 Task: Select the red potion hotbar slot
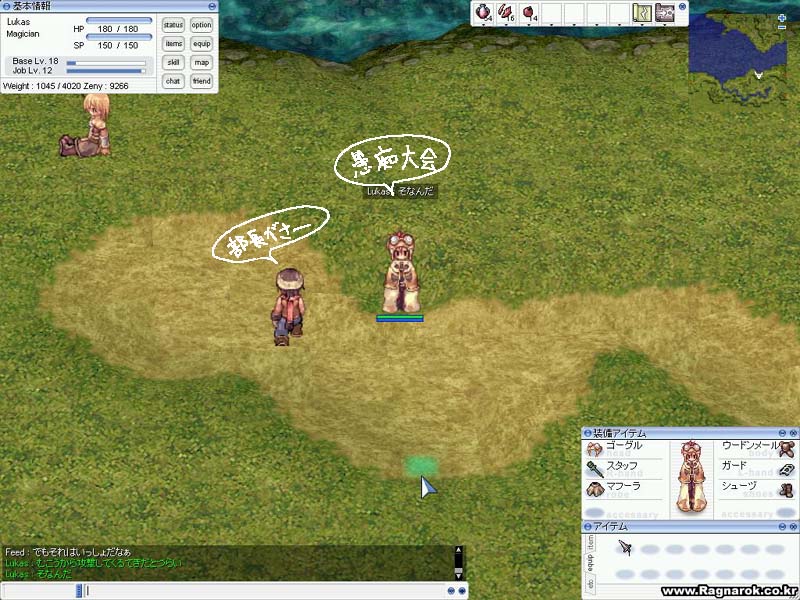click(x=483, y=13)
